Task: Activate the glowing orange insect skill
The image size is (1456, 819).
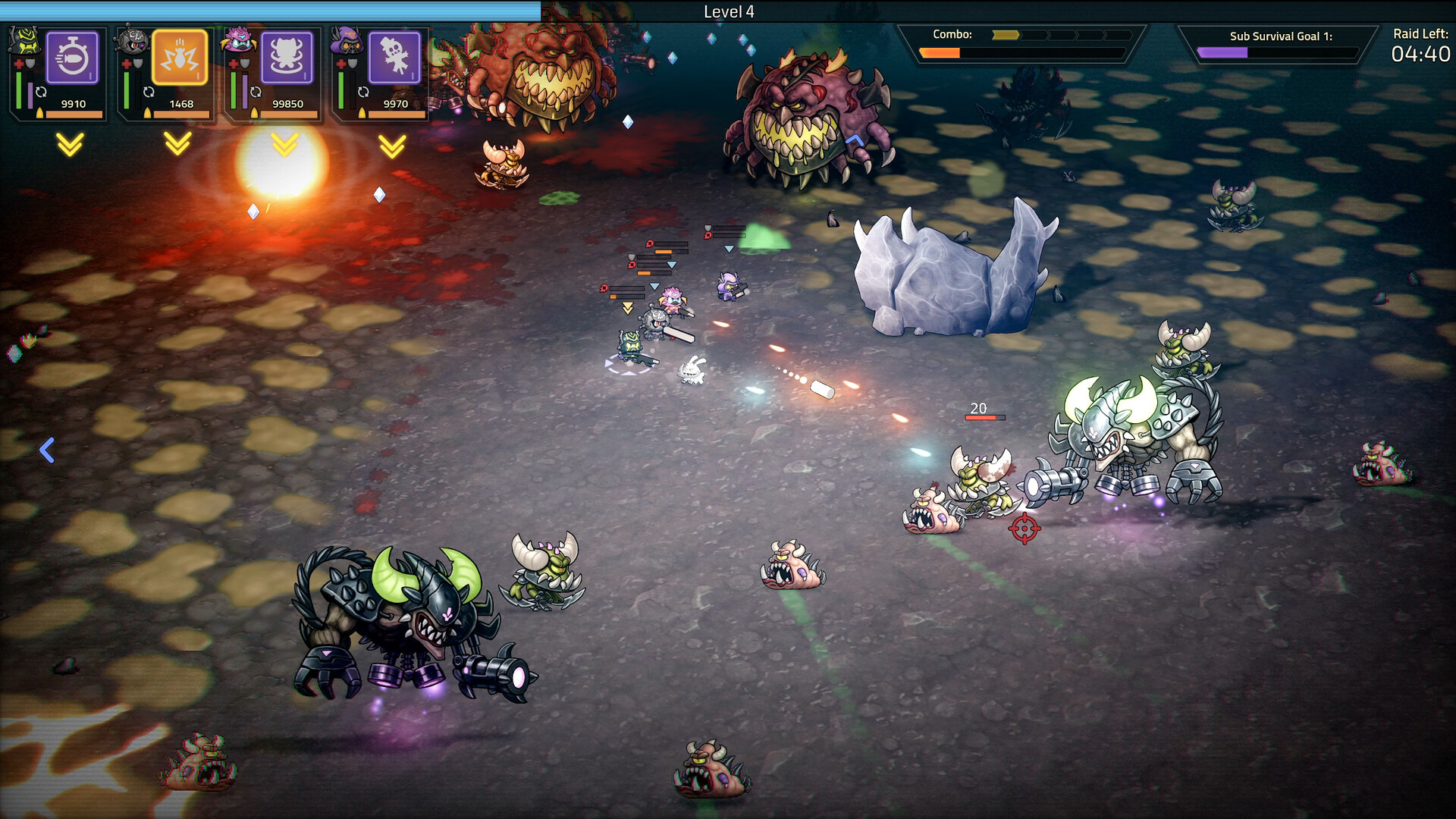Action: click(x=180, y=55)
